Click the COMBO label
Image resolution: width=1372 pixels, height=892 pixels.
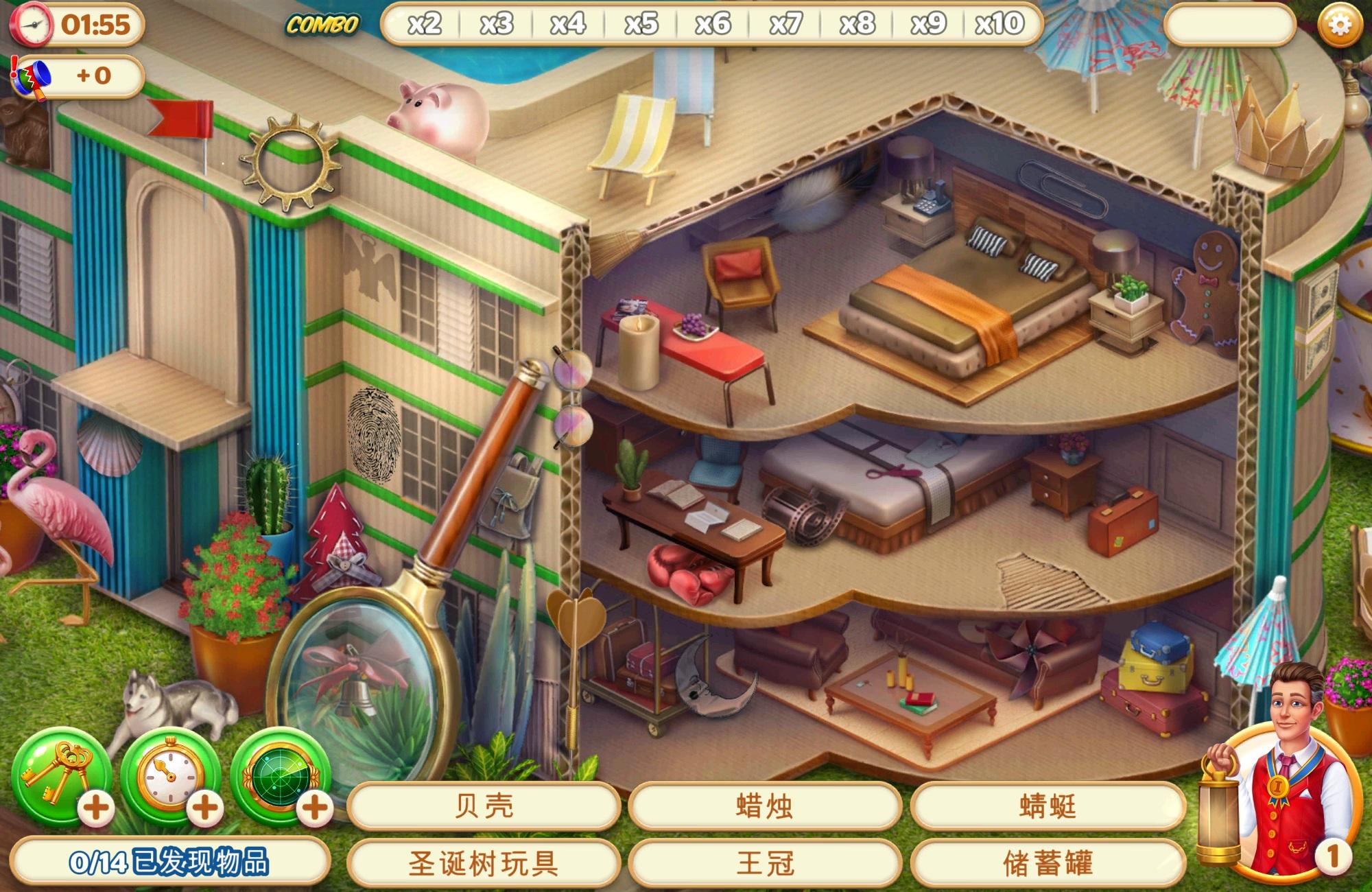(322, 24)
